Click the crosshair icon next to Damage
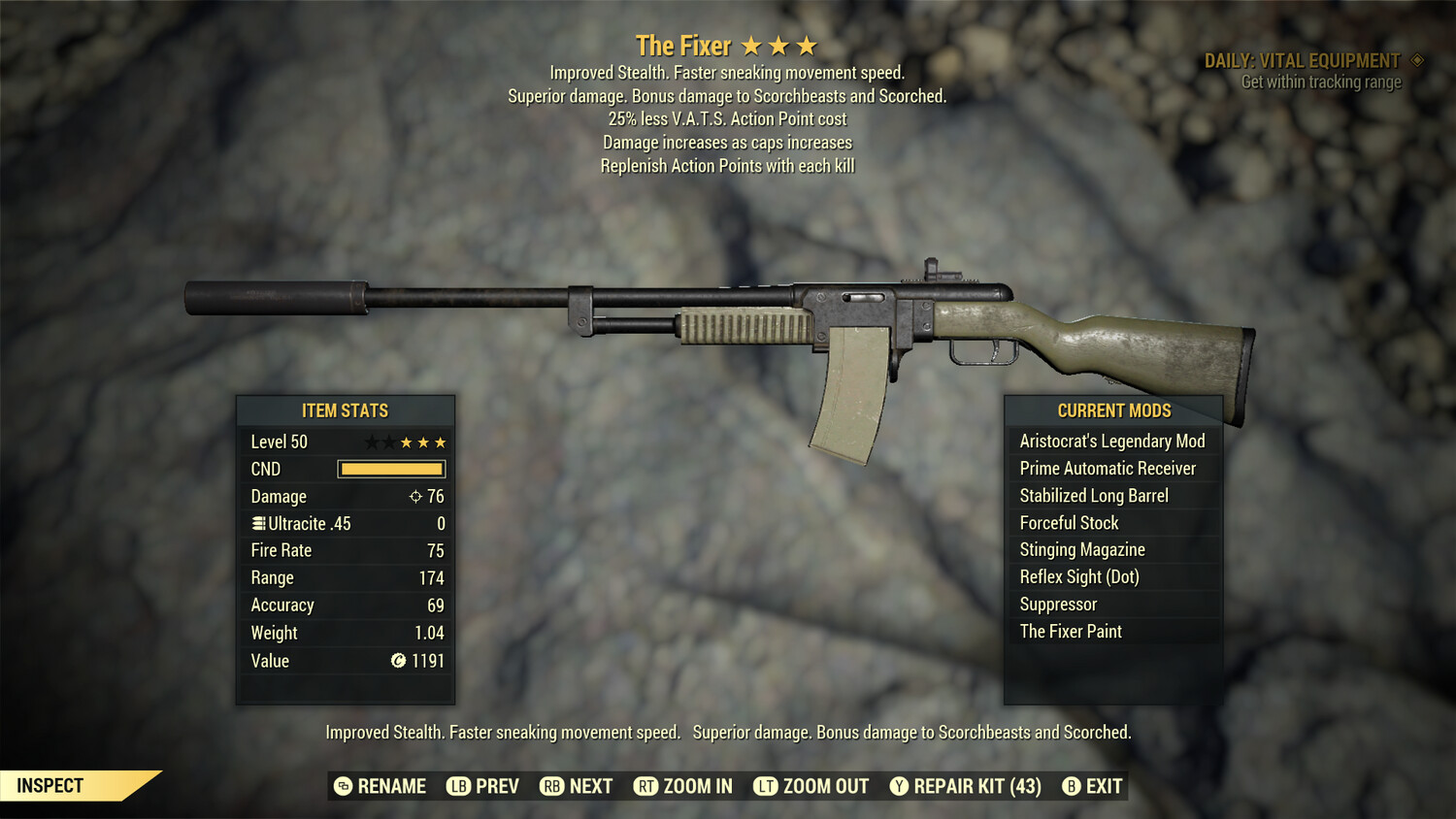The height and width of the screenshot is (819, 1456). click(417, 496)
